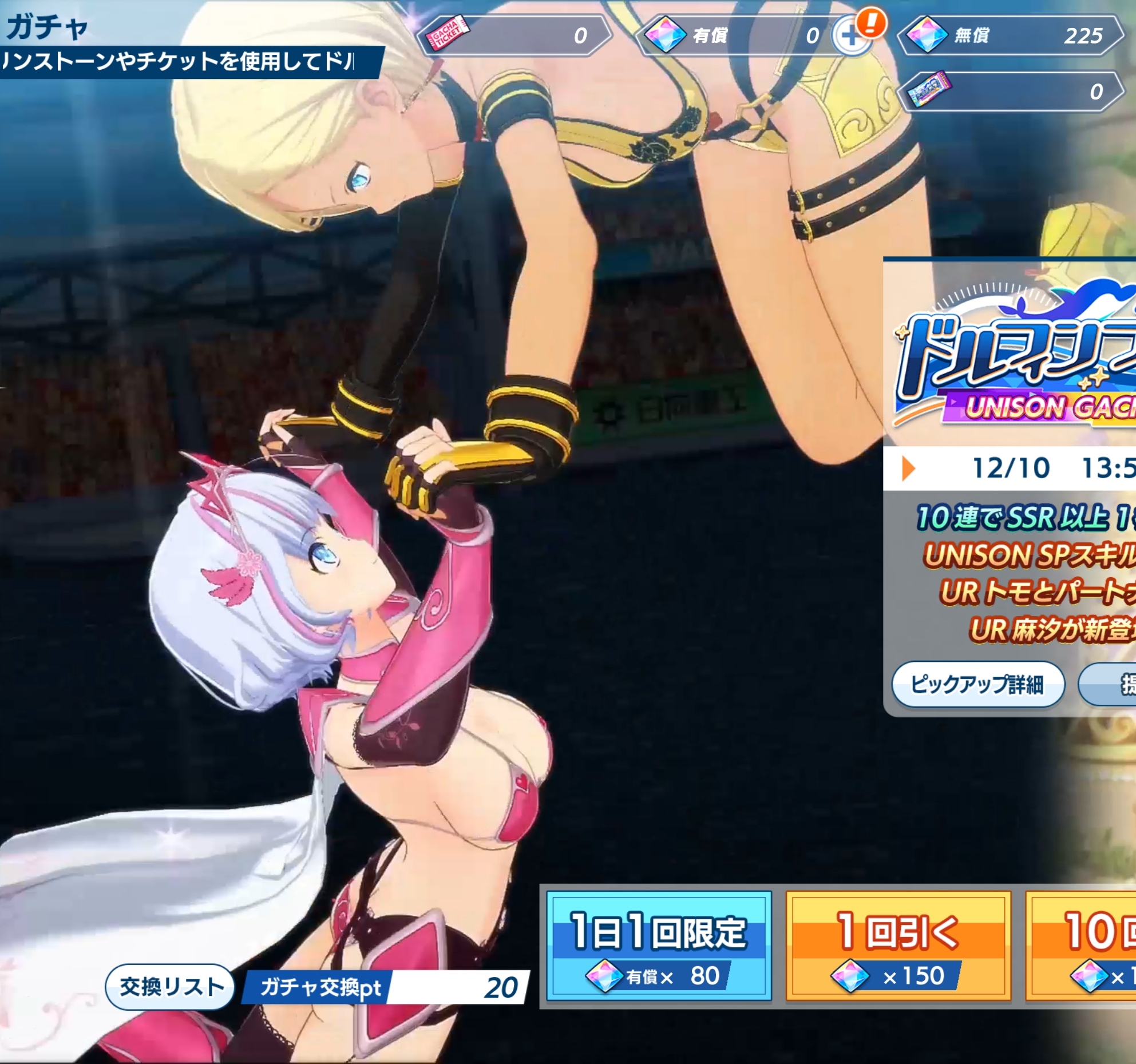Pull once with the 1回引く button
Image resolution: width=1136 pixels, height=1064 pixels.
point(898,946)
